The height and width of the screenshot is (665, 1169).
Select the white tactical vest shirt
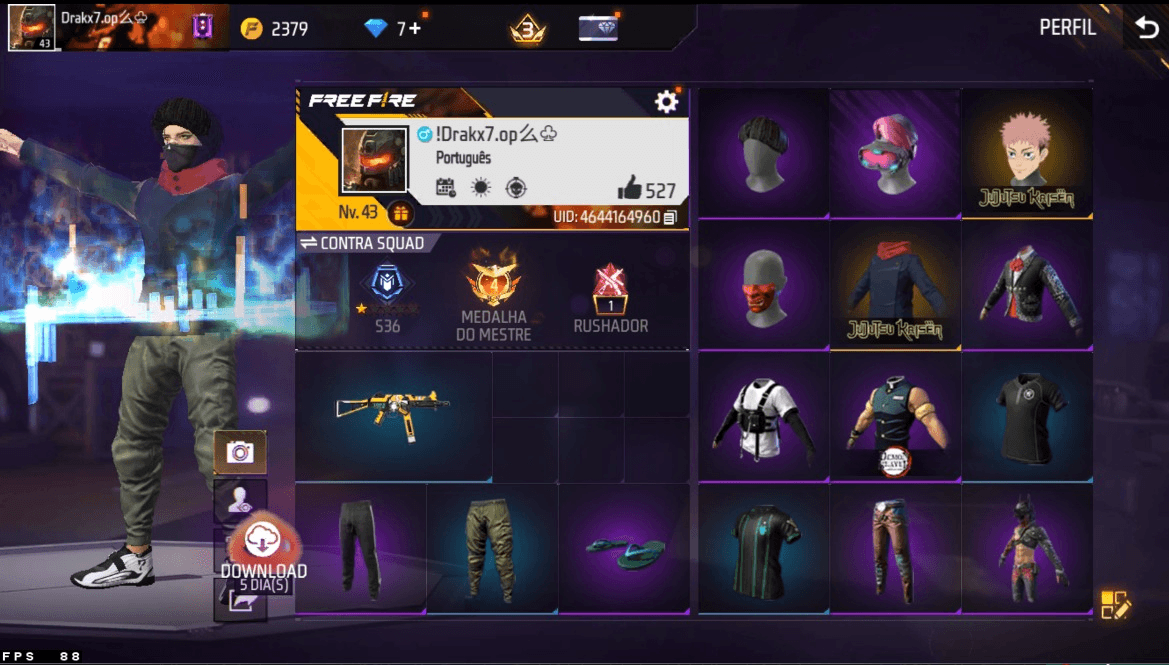tap(763, 416)
